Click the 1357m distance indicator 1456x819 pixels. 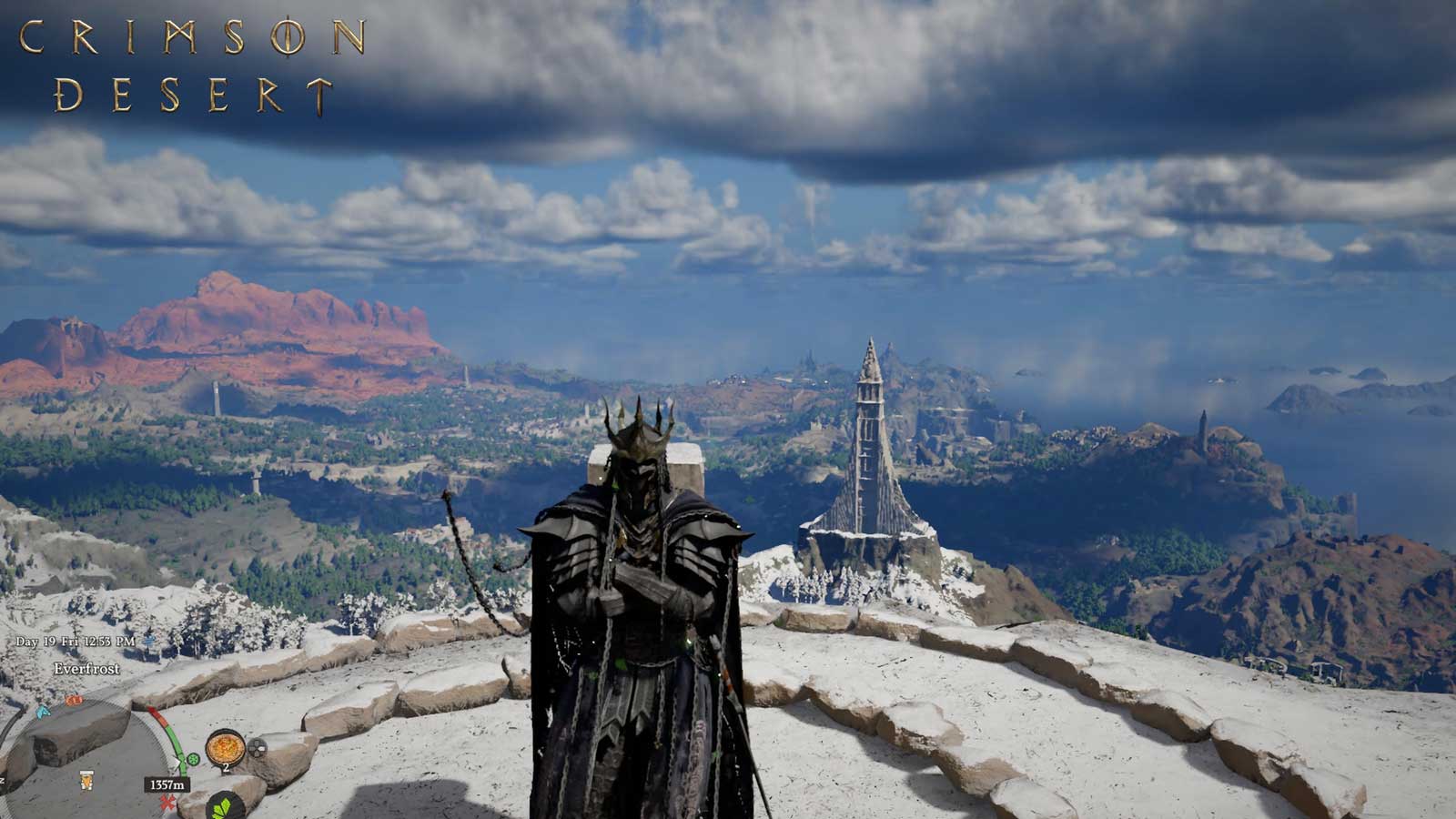[x=167, y=784]
